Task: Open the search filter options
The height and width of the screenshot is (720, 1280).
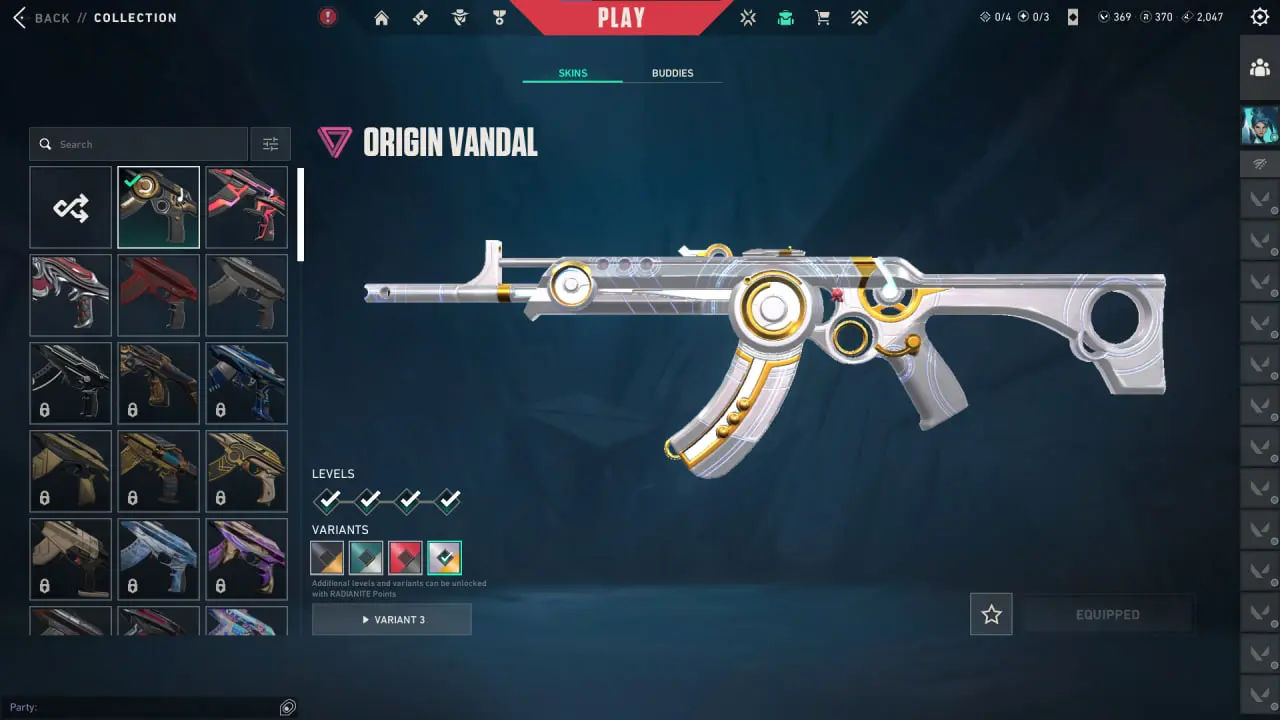Action: (270, 143)
